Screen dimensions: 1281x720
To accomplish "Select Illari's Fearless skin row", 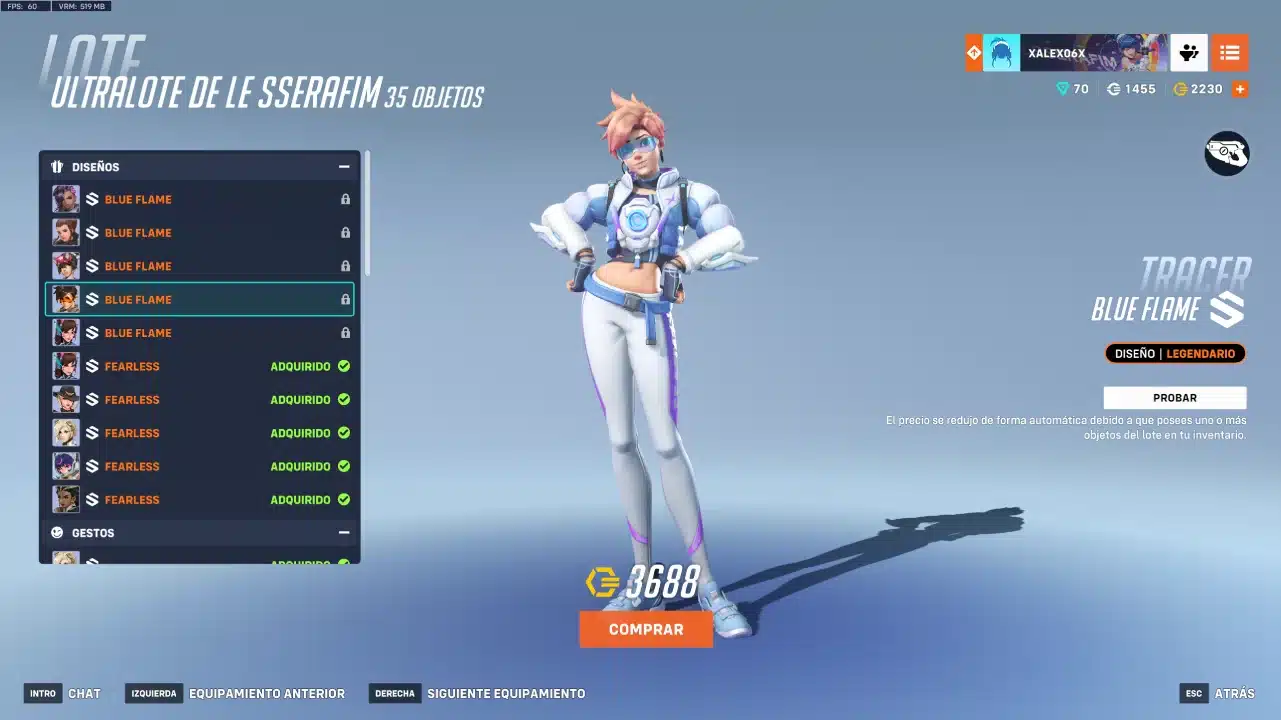I will tap(200, 499).
